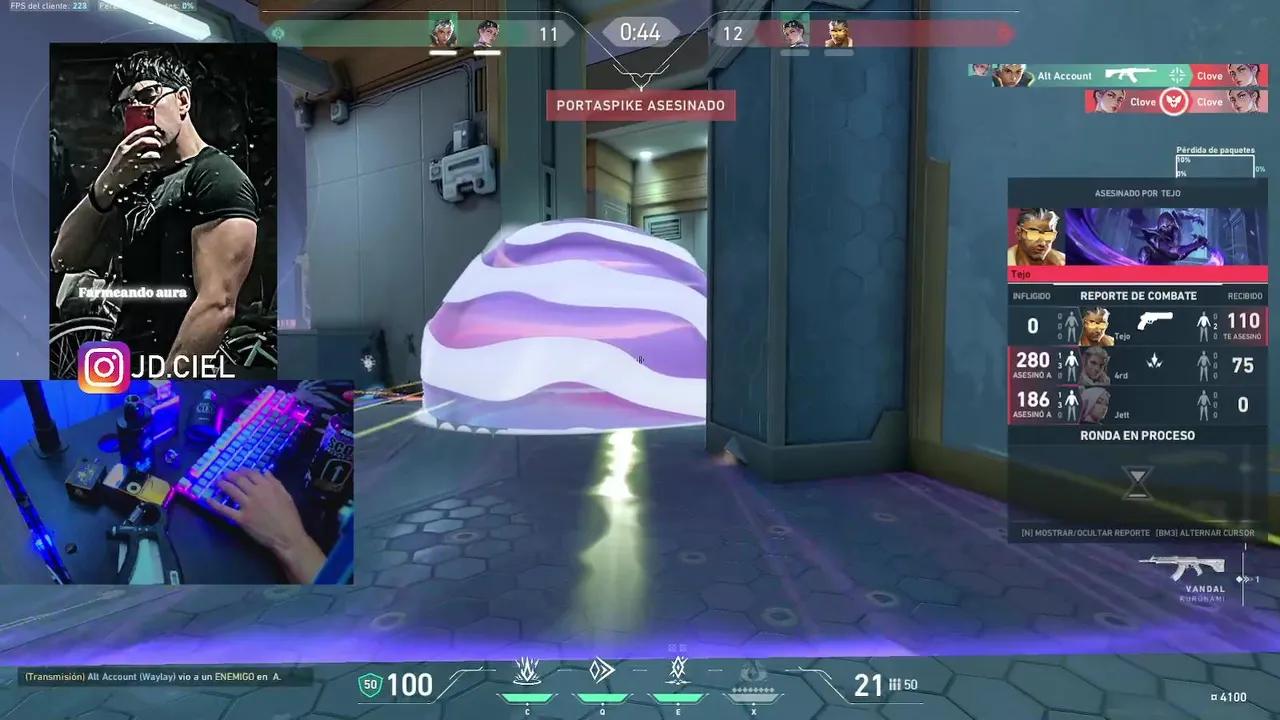Click the round timer showing 0:44

click(640, 32)
